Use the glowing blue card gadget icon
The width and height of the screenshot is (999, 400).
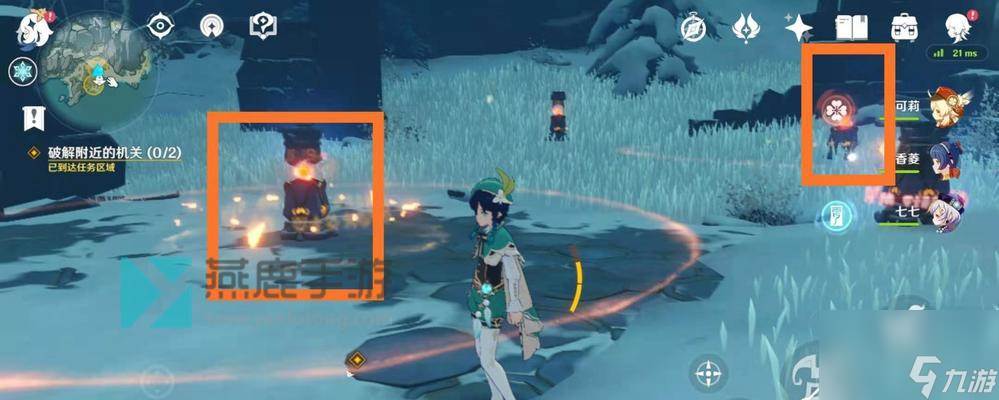(x=836, y=213)
